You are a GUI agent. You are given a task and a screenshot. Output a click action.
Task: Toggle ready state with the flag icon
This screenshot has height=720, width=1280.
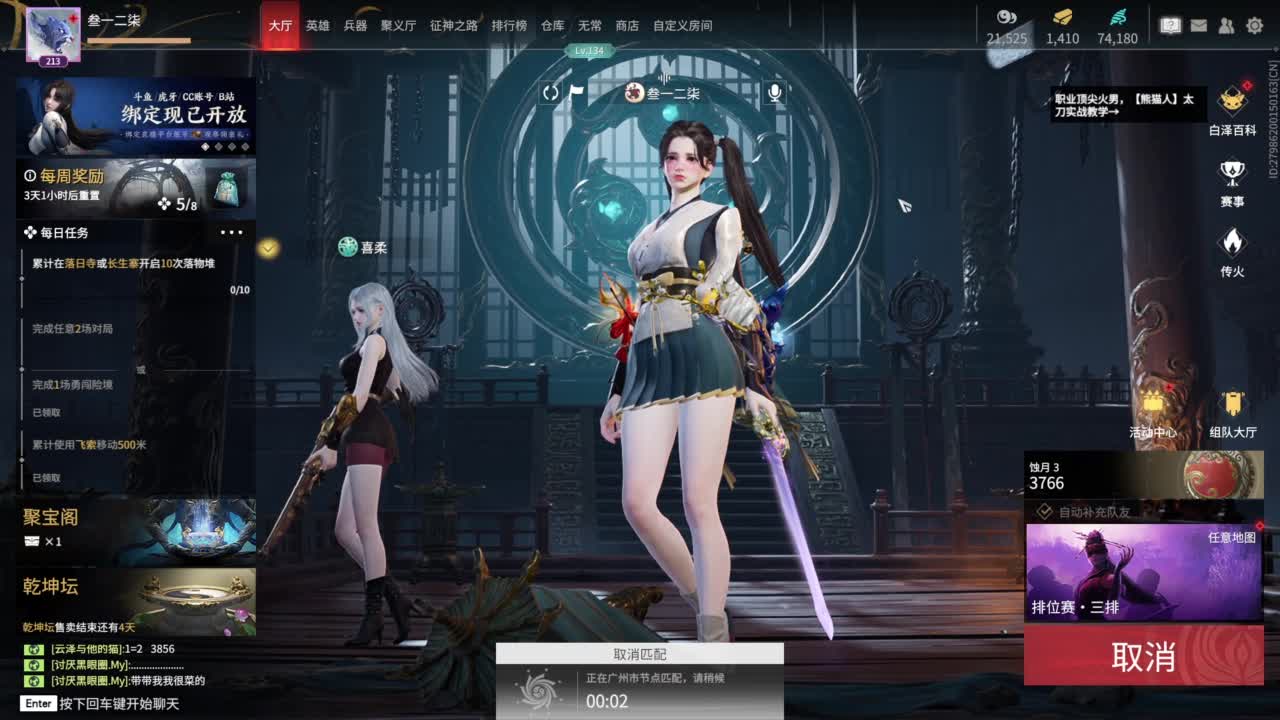click(578, 93)
